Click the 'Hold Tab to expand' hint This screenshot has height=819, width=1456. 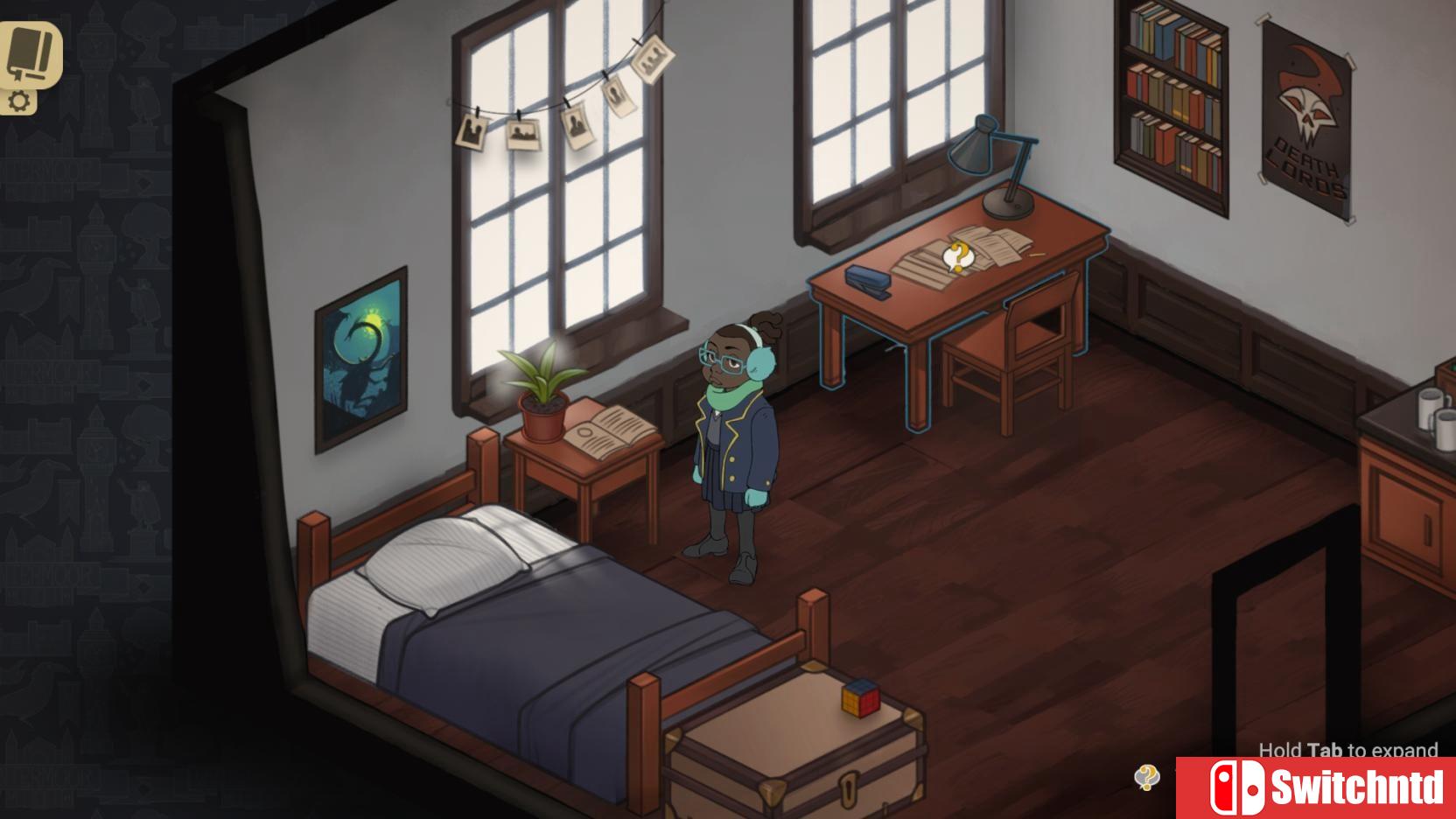click(1347, 751)
